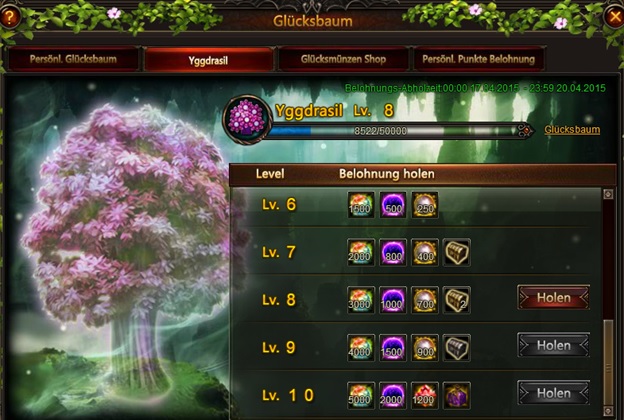View the Lv. 8 treasure chest reward
This screenshot has width=624, height=420.
(x=457, y=299)
